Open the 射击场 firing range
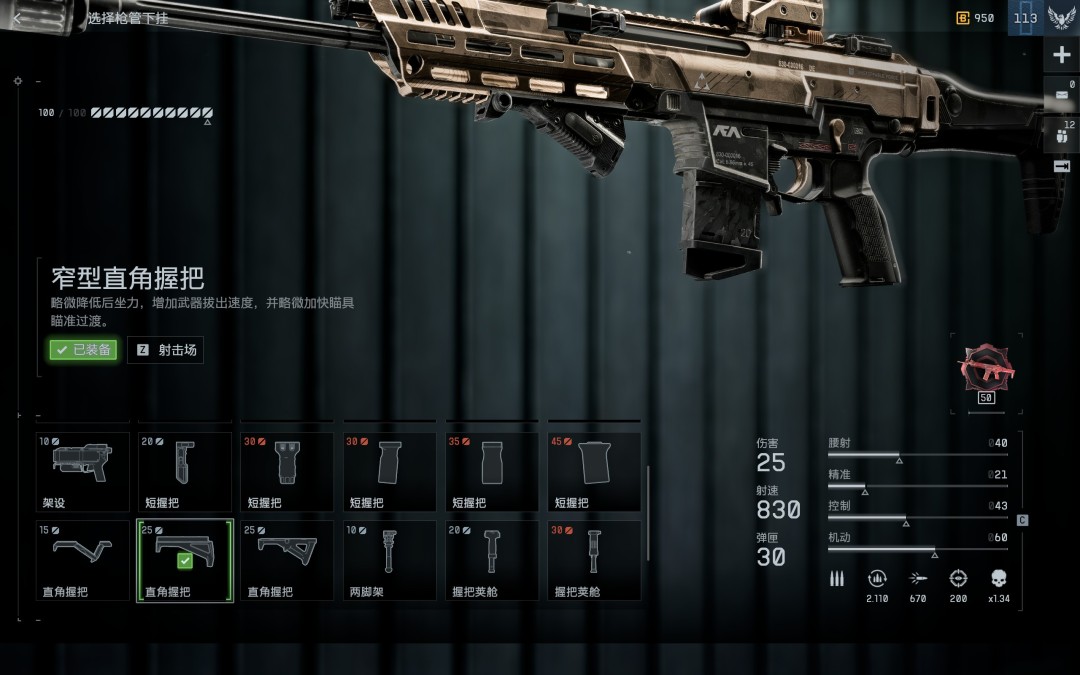1080x675 pixels. pos(166,350)
